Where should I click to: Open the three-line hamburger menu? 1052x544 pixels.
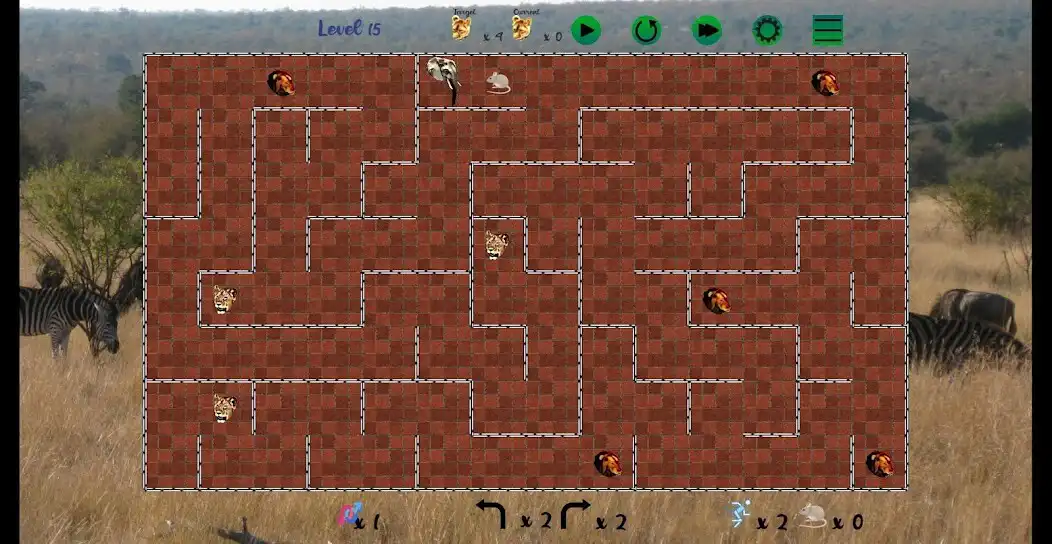(x=828, y=30)
